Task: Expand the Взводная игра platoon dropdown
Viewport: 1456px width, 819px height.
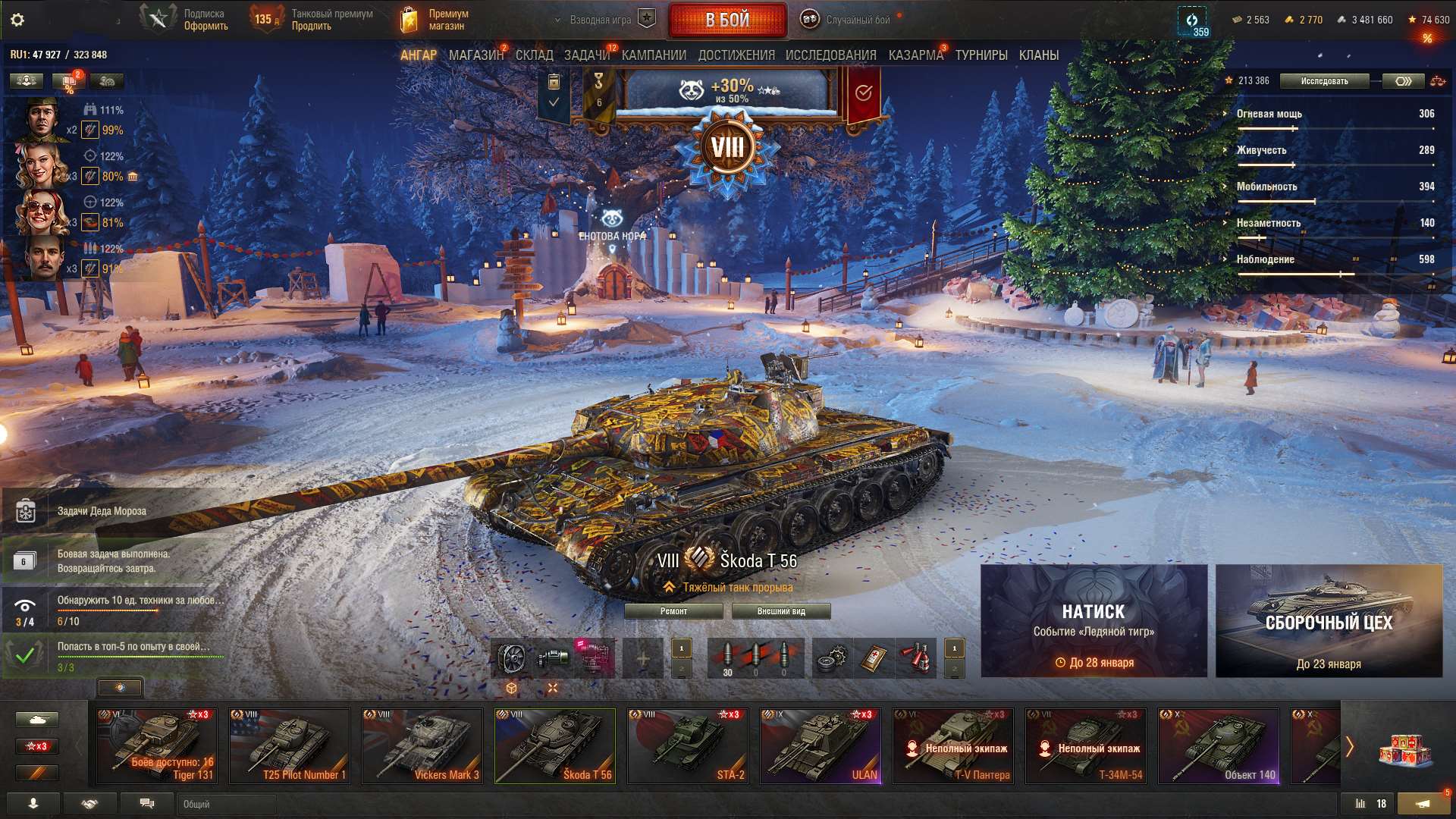Action: tap(599, 20)
